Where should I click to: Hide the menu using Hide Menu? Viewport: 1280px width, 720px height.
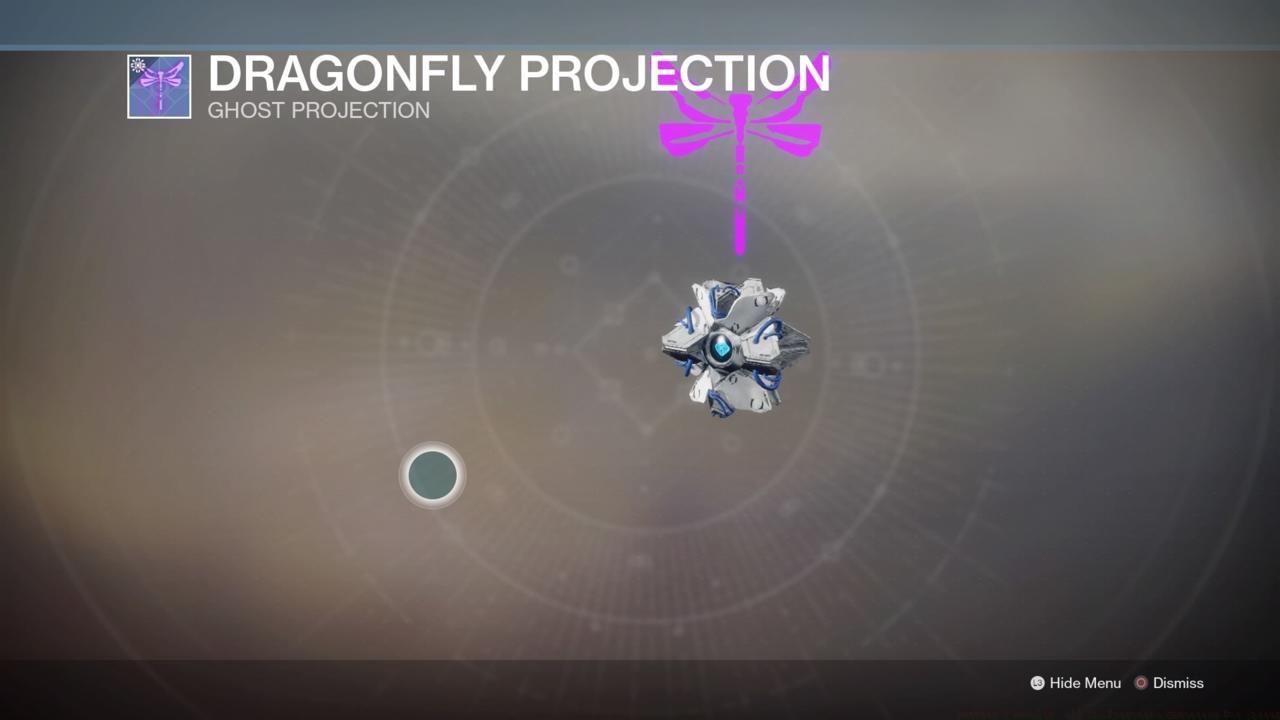[x=1084, y=683]
